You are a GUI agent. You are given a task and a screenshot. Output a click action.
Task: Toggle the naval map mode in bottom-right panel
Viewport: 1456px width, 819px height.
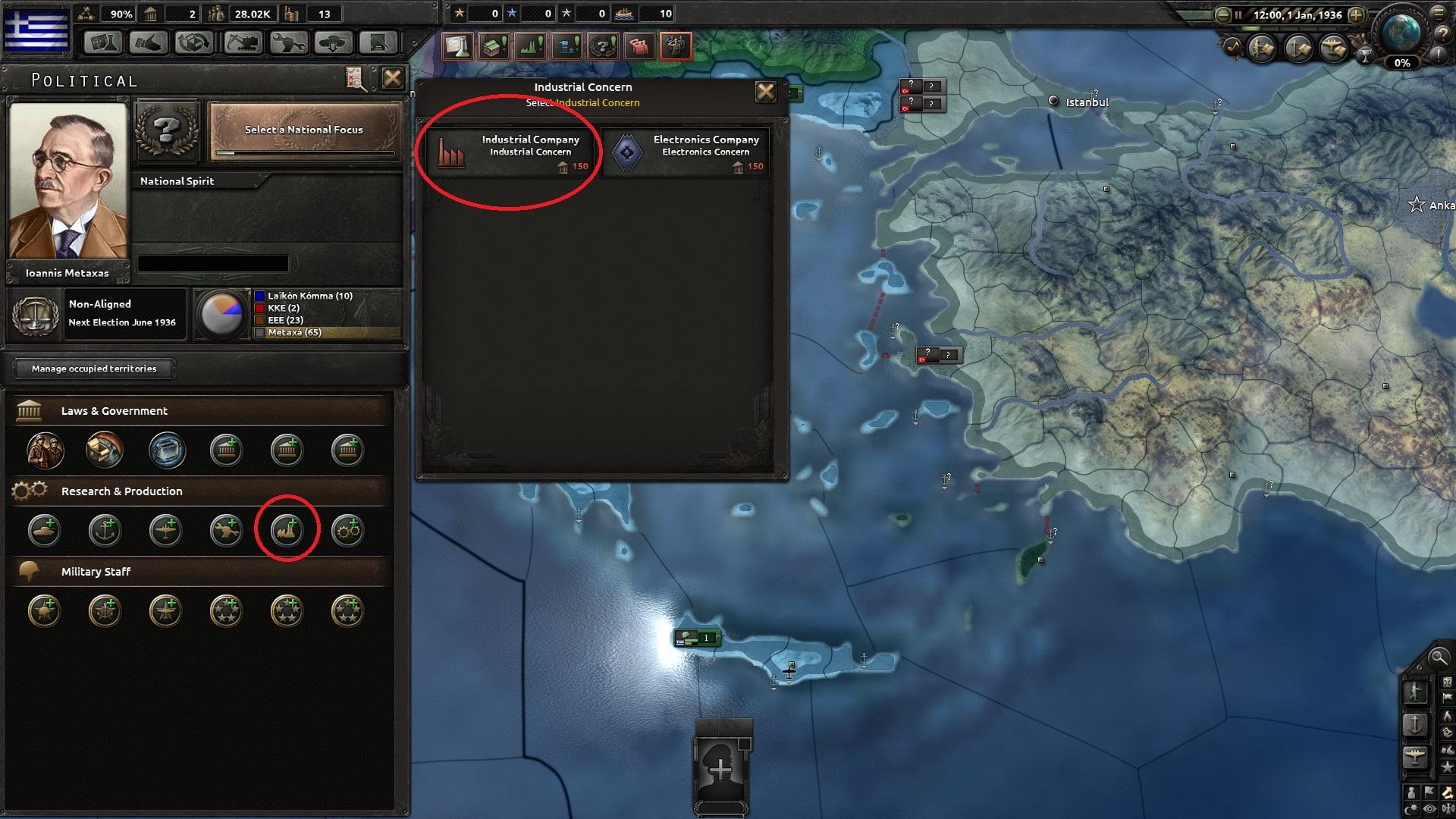coord(1416,723)
